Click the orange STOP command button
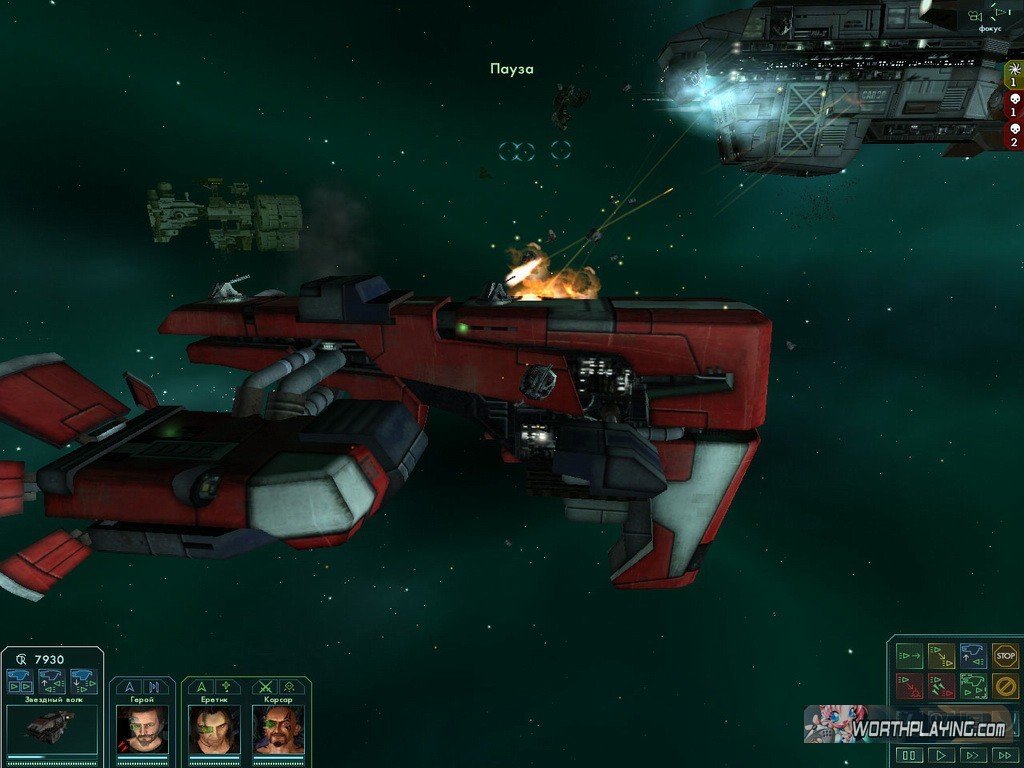 coord(1005,656)
